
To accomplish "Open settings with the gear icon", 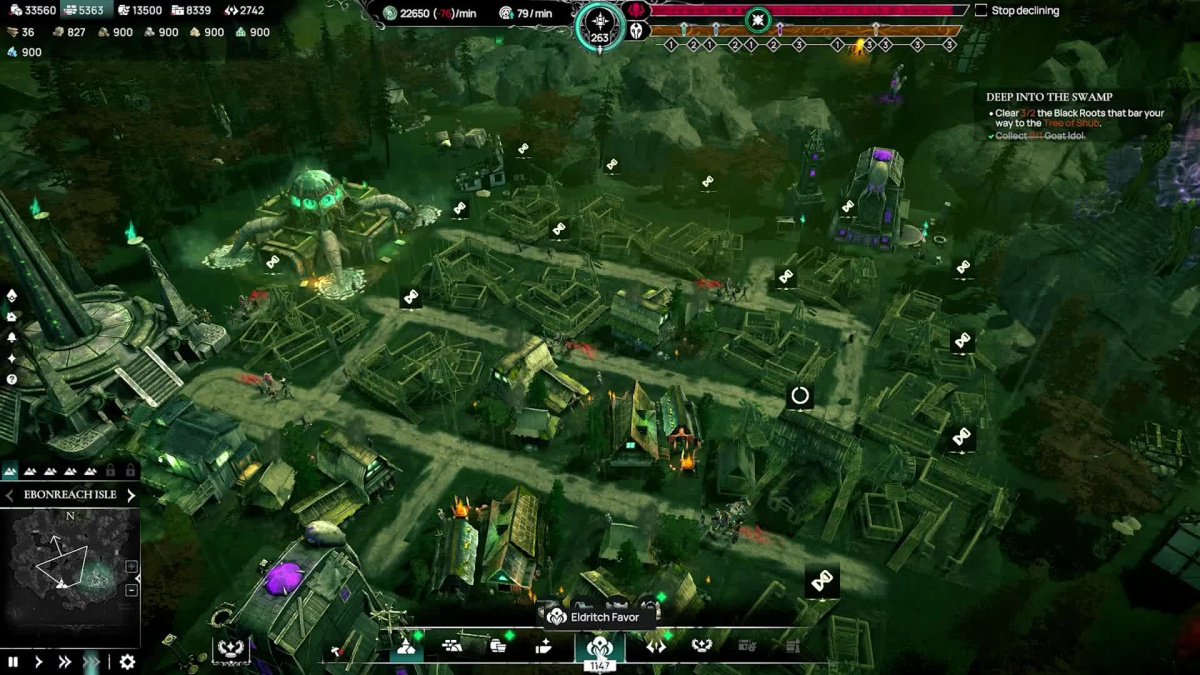I will click(x=127, y=661).
